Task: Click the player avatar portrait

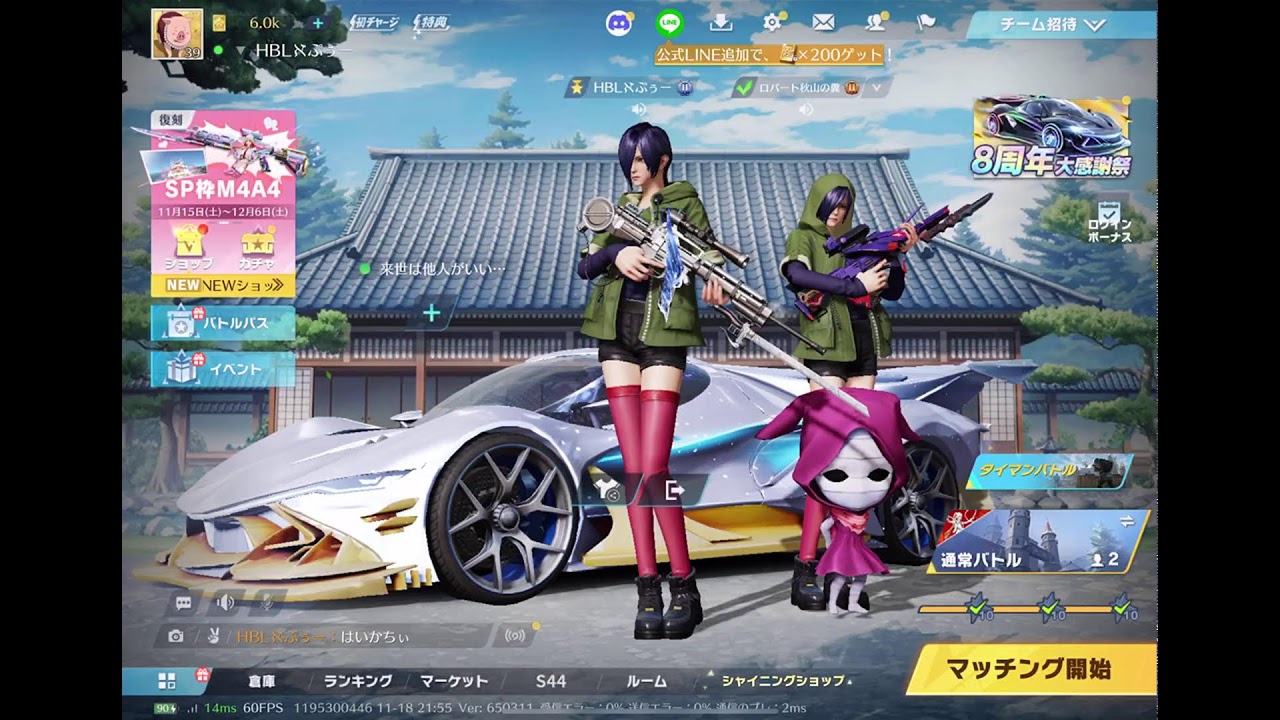Action: pos(177,33)
